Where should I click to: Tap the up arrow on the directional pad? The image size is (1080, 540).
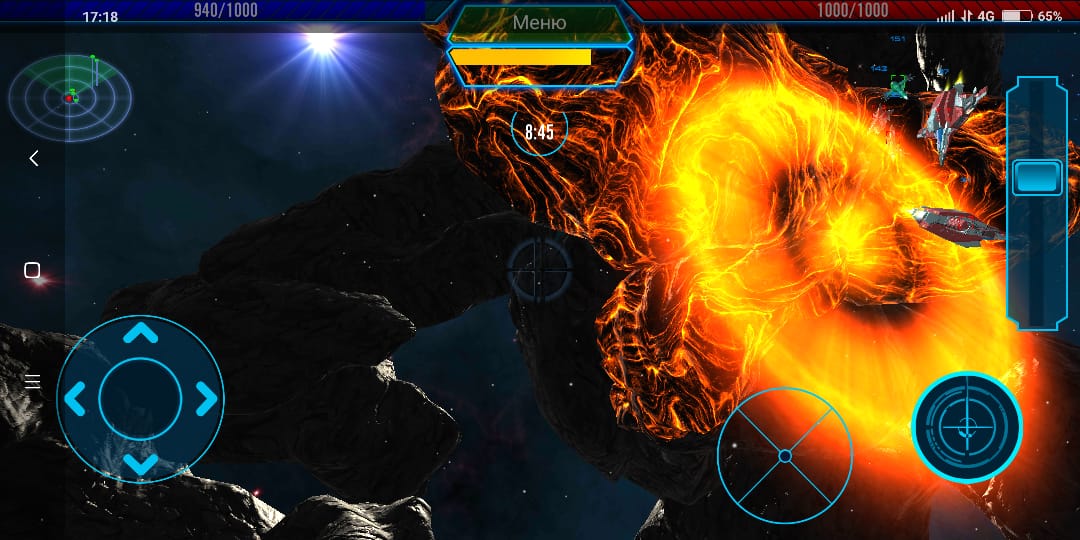(140, 333)
